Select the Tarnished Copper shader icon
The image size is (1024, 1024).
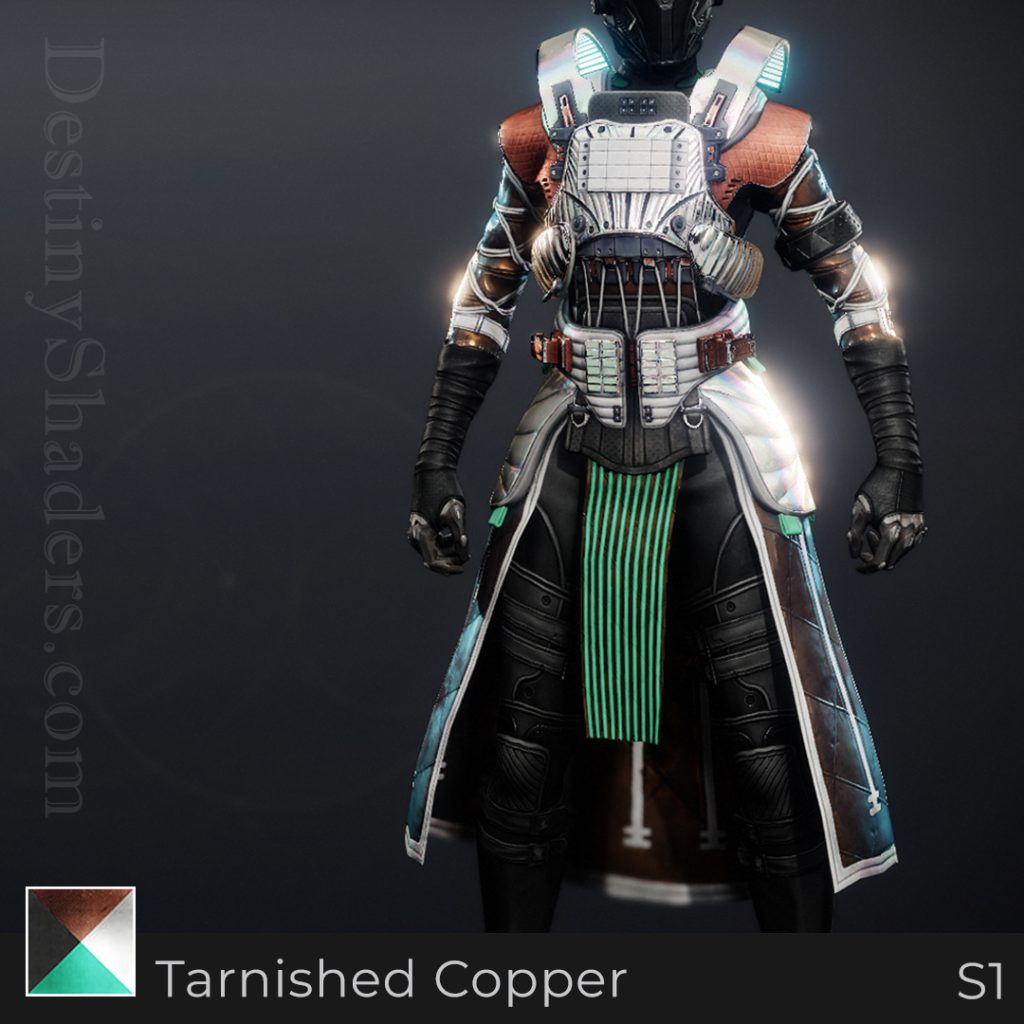[x=80, y=941]
